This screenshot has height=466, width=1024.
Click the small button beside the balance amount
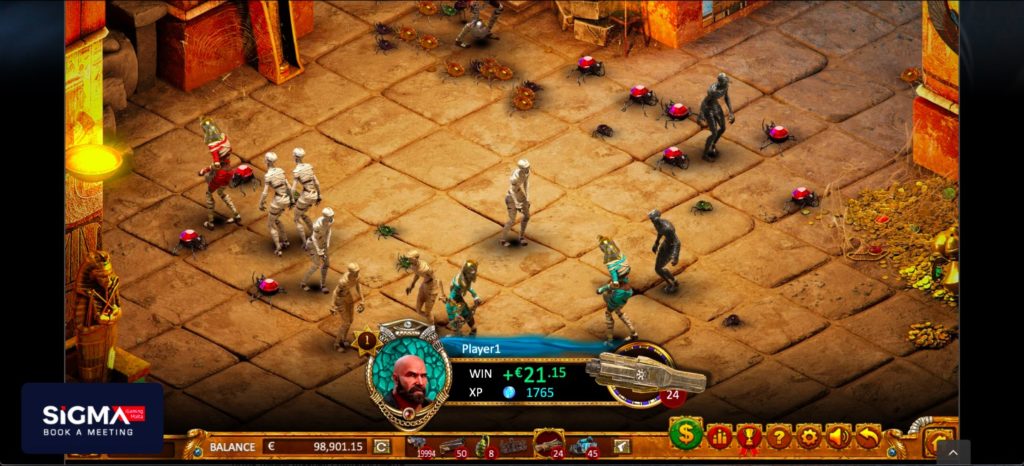381,446
